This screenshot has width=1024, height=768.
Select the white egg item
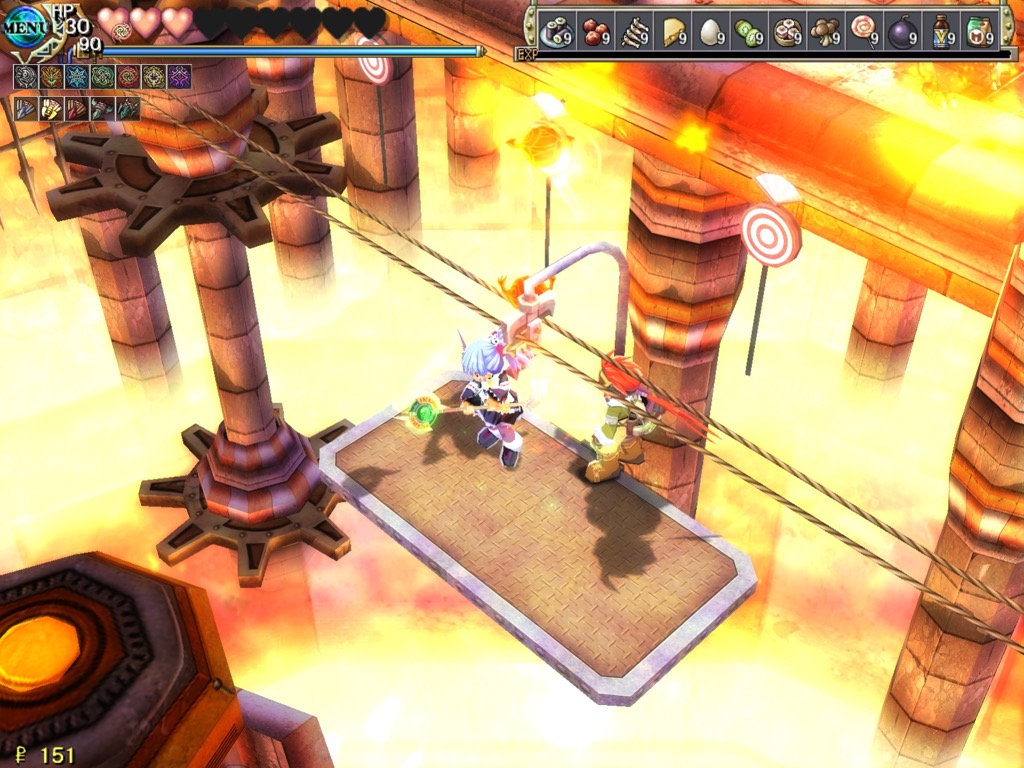pos(710,32)
